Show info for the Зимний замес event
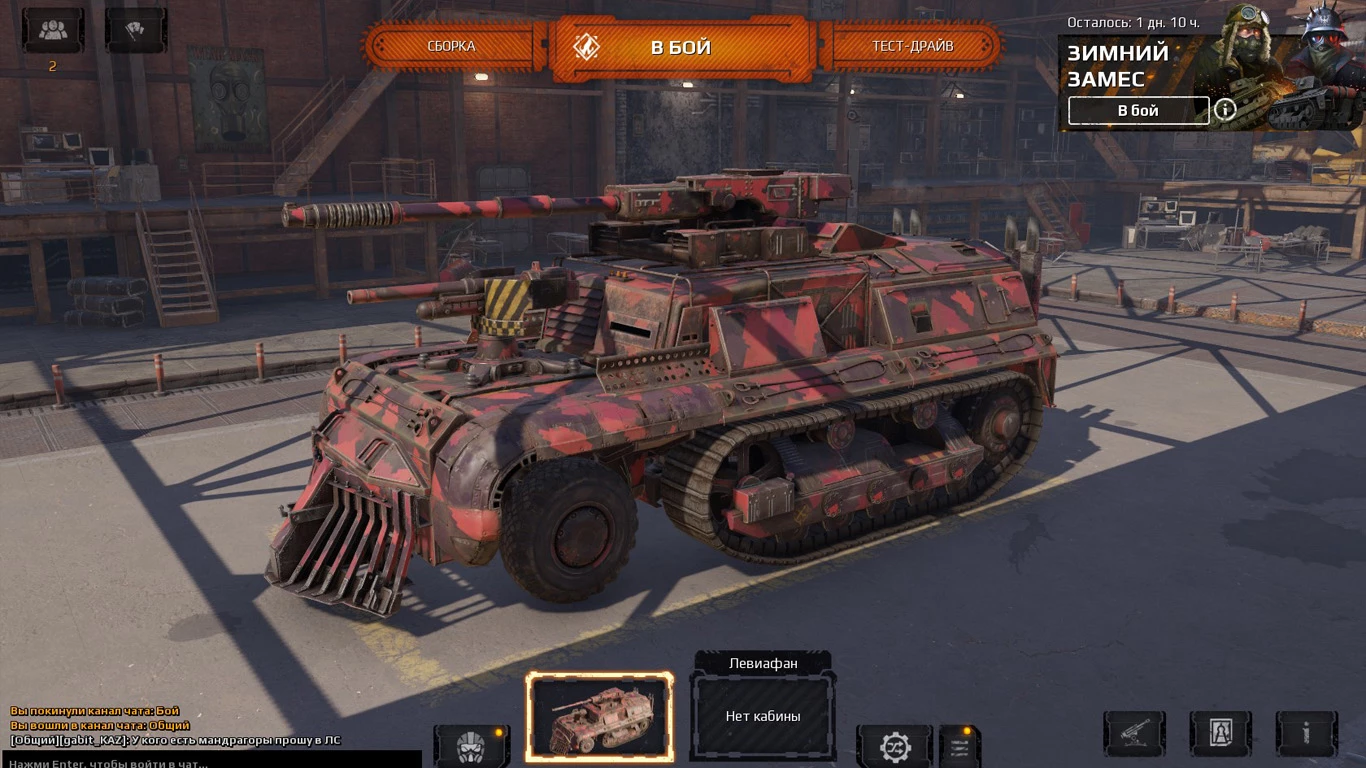The width and height of the screenshot is (1366, 768). coord(1225,110)
